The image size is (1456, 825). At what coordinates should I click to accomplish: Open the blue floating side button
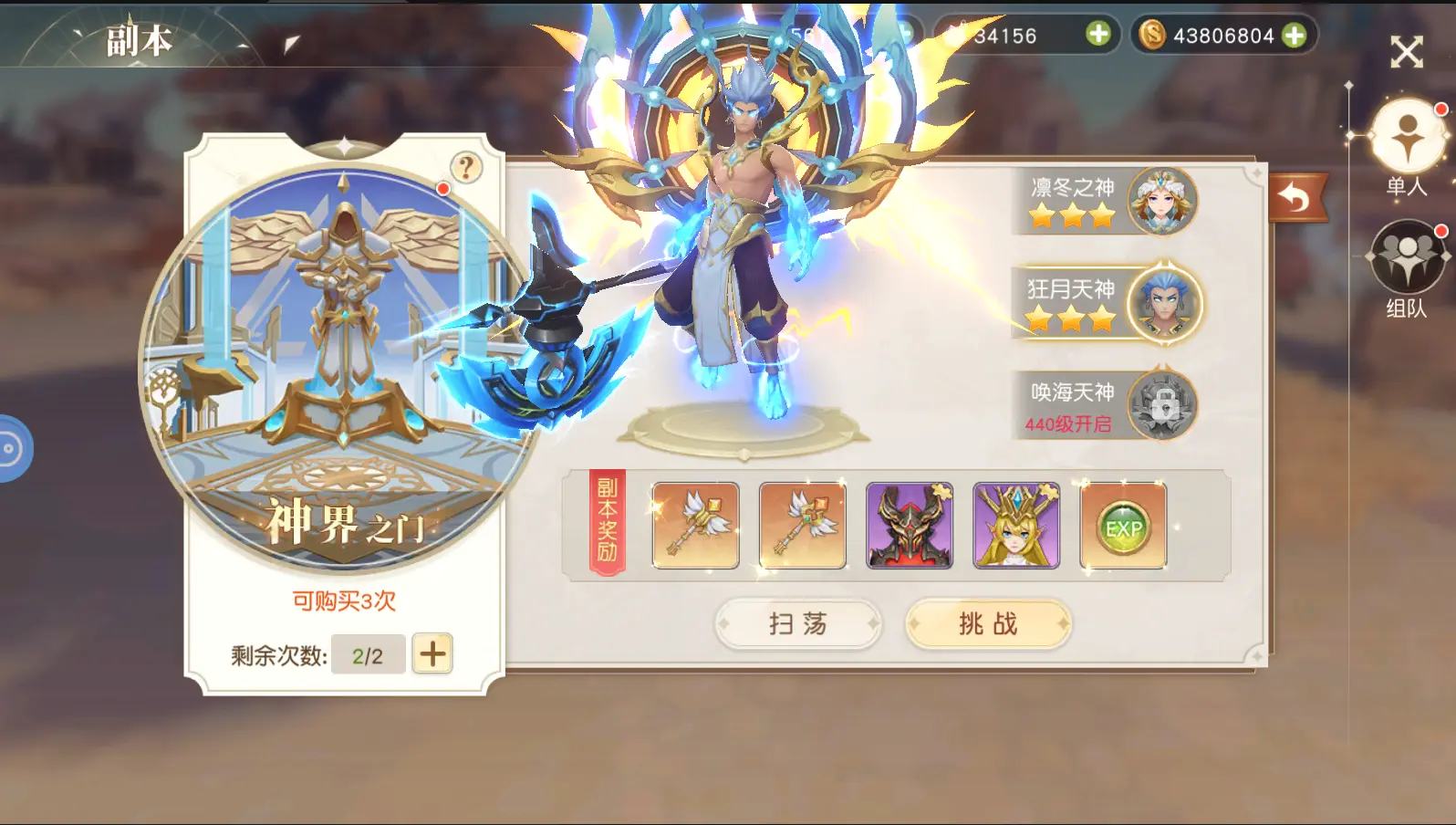[x=13, y=448]
